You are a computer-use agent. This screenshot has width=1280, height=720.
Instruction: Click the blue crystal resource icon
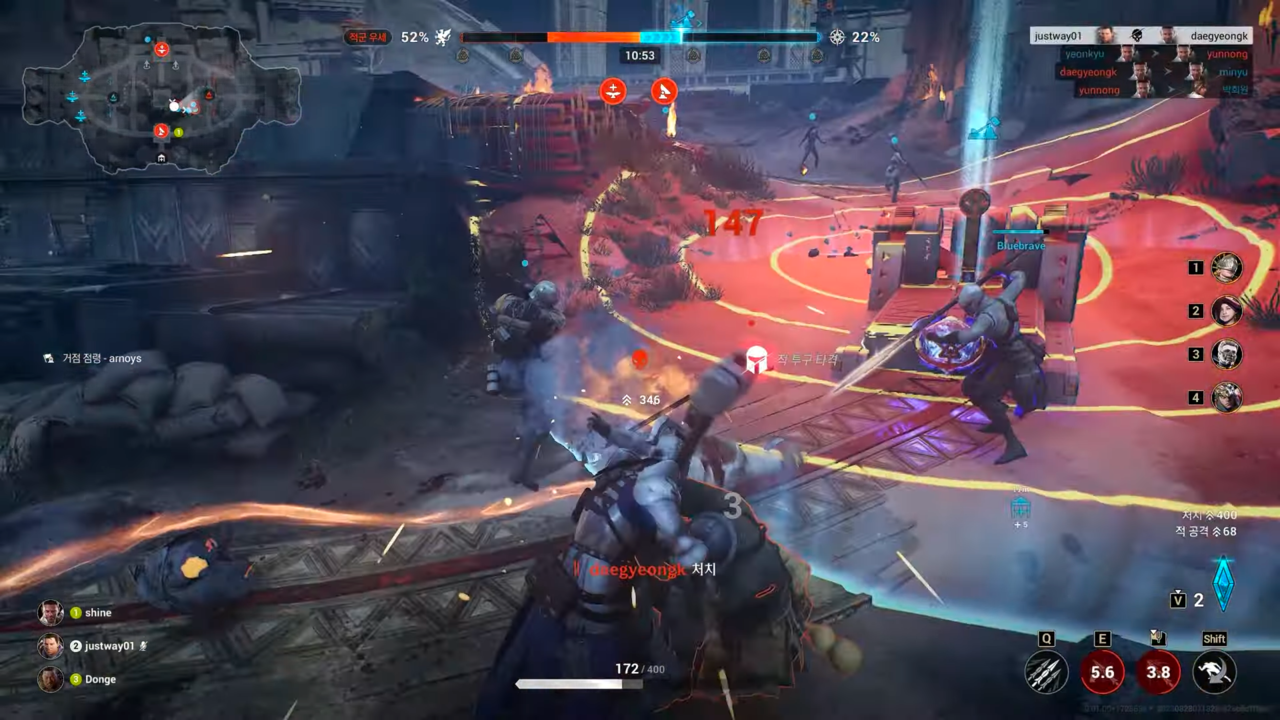coord(1223,583)
